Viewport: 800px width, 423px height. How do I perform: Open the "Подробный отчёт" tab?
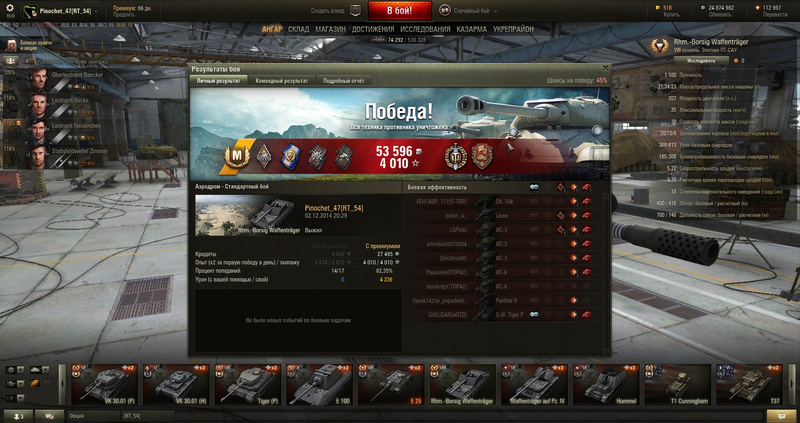(x=343, y=80)
